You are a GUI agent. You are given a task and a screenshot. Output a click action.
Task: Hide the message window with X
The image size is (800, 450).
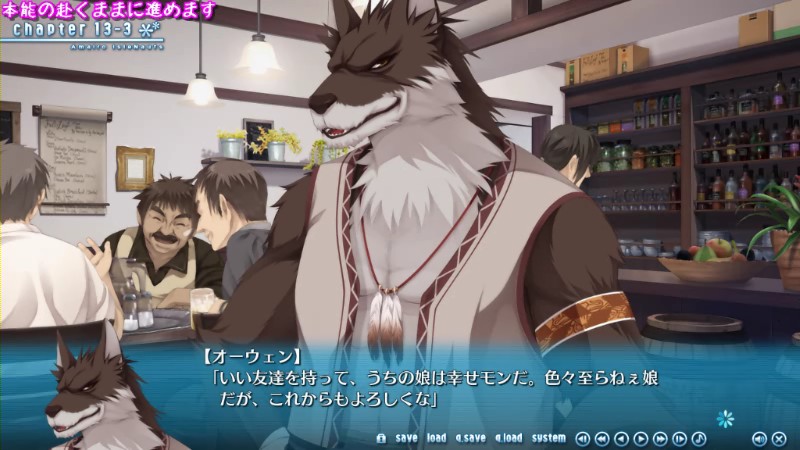pyautogui.click(x=777, y=438)
